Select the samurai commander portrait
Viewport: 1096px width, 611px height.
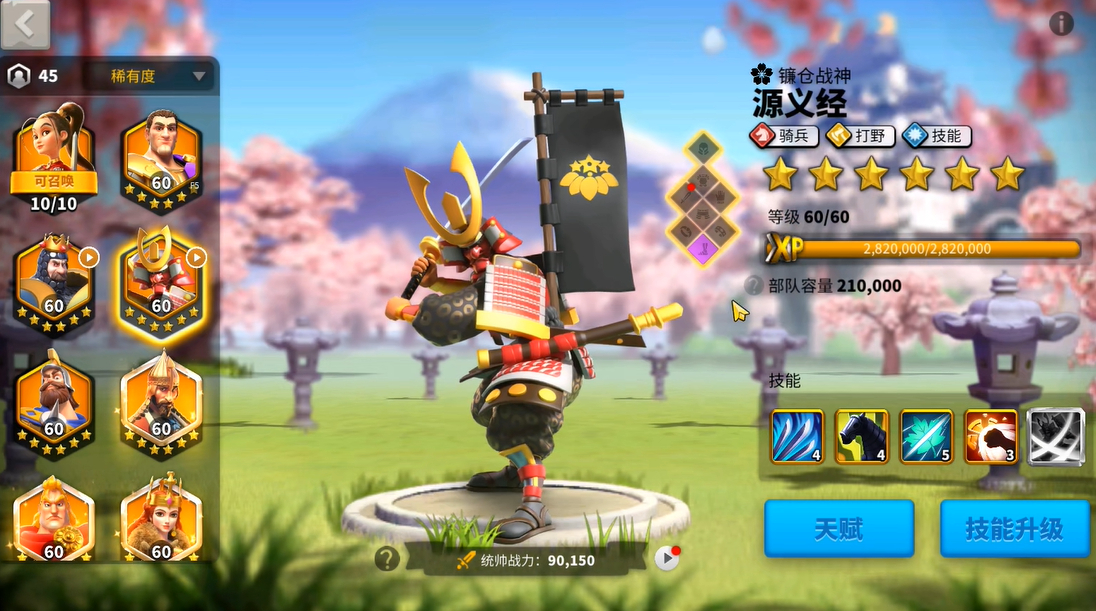(161, 278)
